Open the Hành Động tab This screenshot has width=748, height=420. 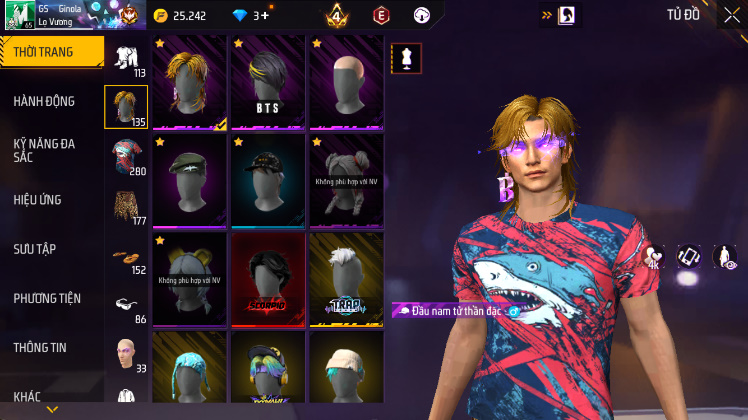pos(45,101)
